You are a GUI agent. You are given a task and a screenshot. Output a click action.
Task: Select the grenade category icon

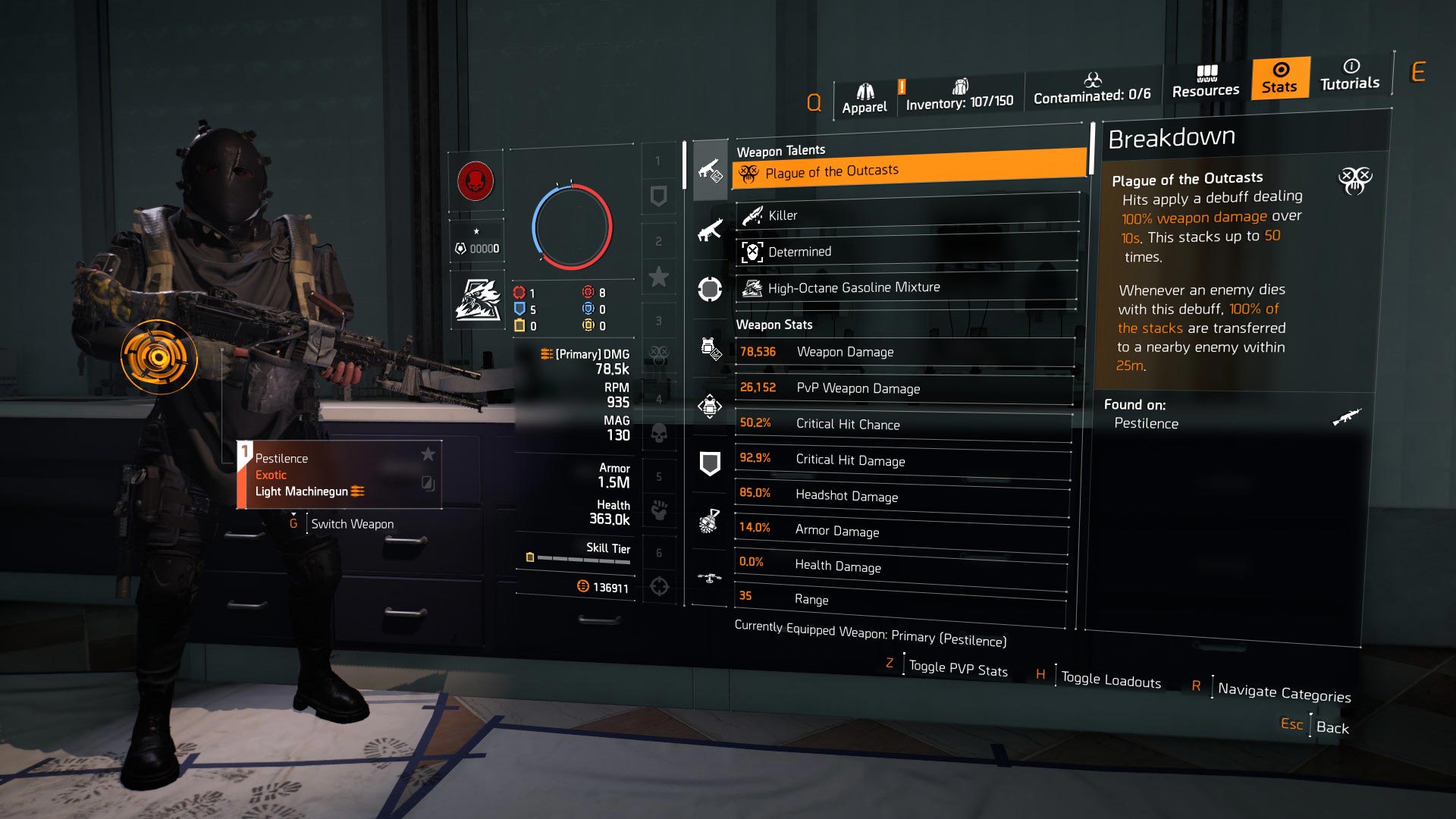tap(710, 520)
